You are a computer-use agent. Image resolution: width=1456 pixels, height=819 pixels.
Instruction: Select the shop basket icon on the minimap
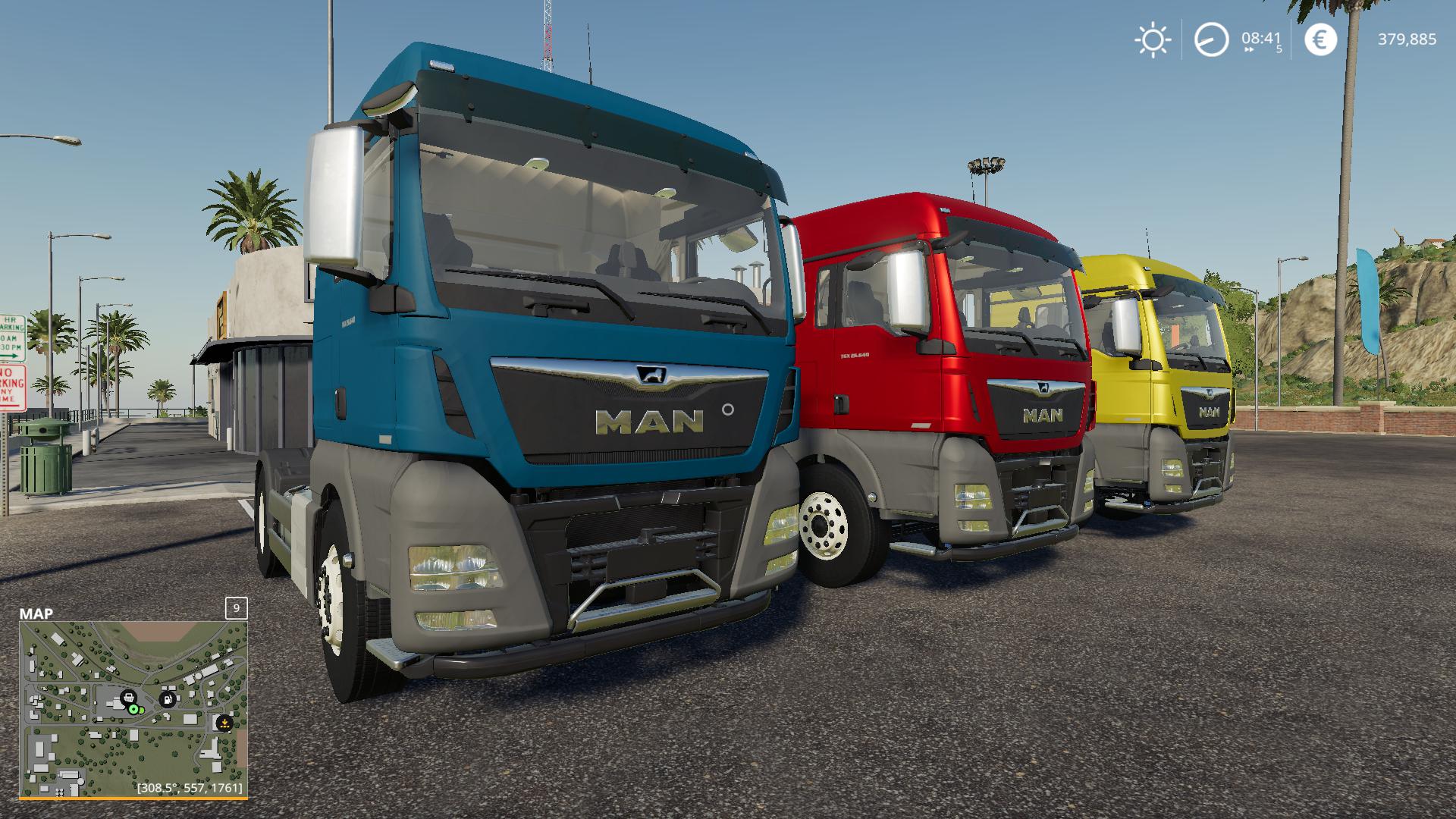point(128,698)
